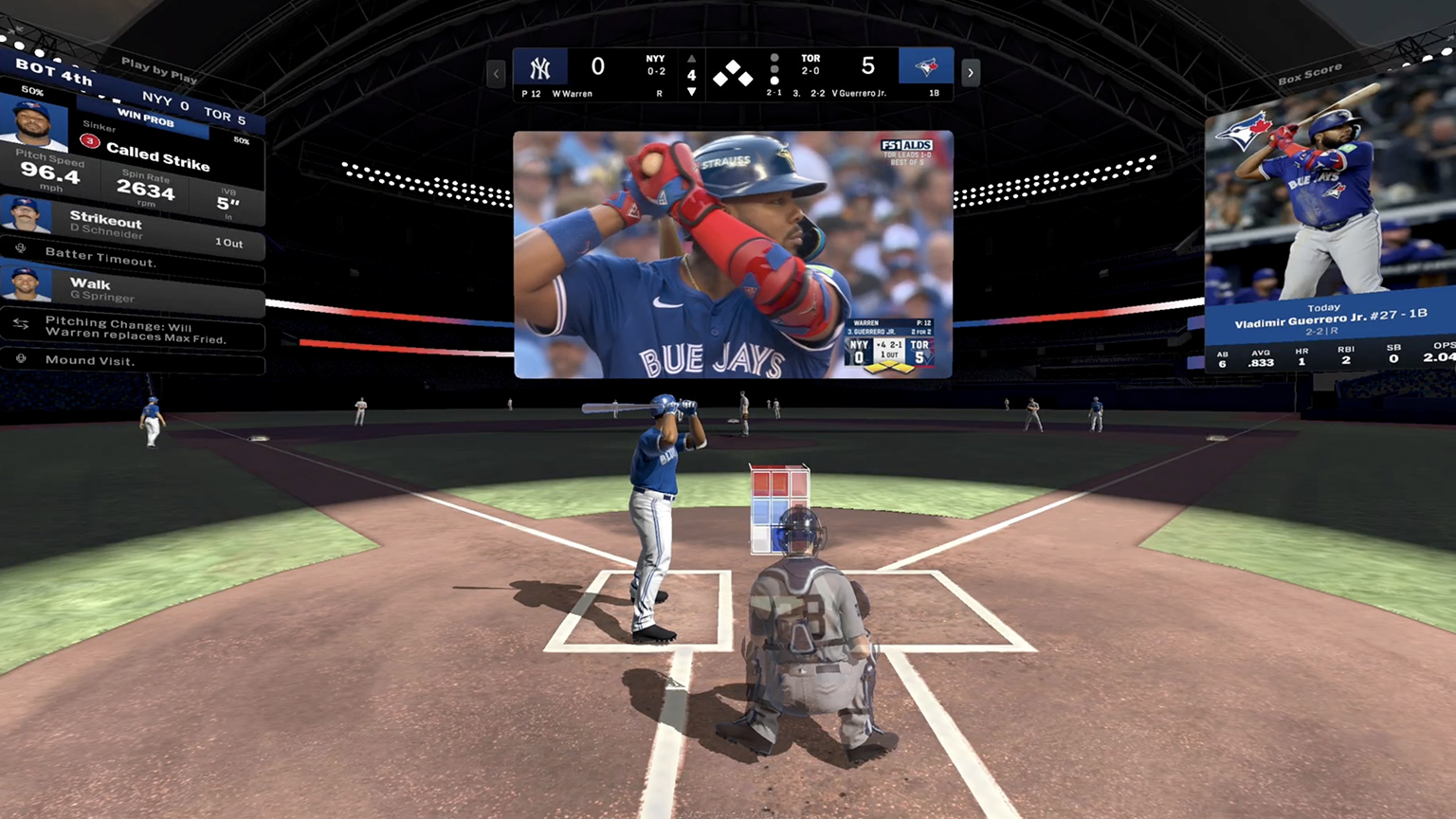Screen dimensions: 1456x819
Task: Click the right chevron beside the scoreboard
Action: click(970, 73)
